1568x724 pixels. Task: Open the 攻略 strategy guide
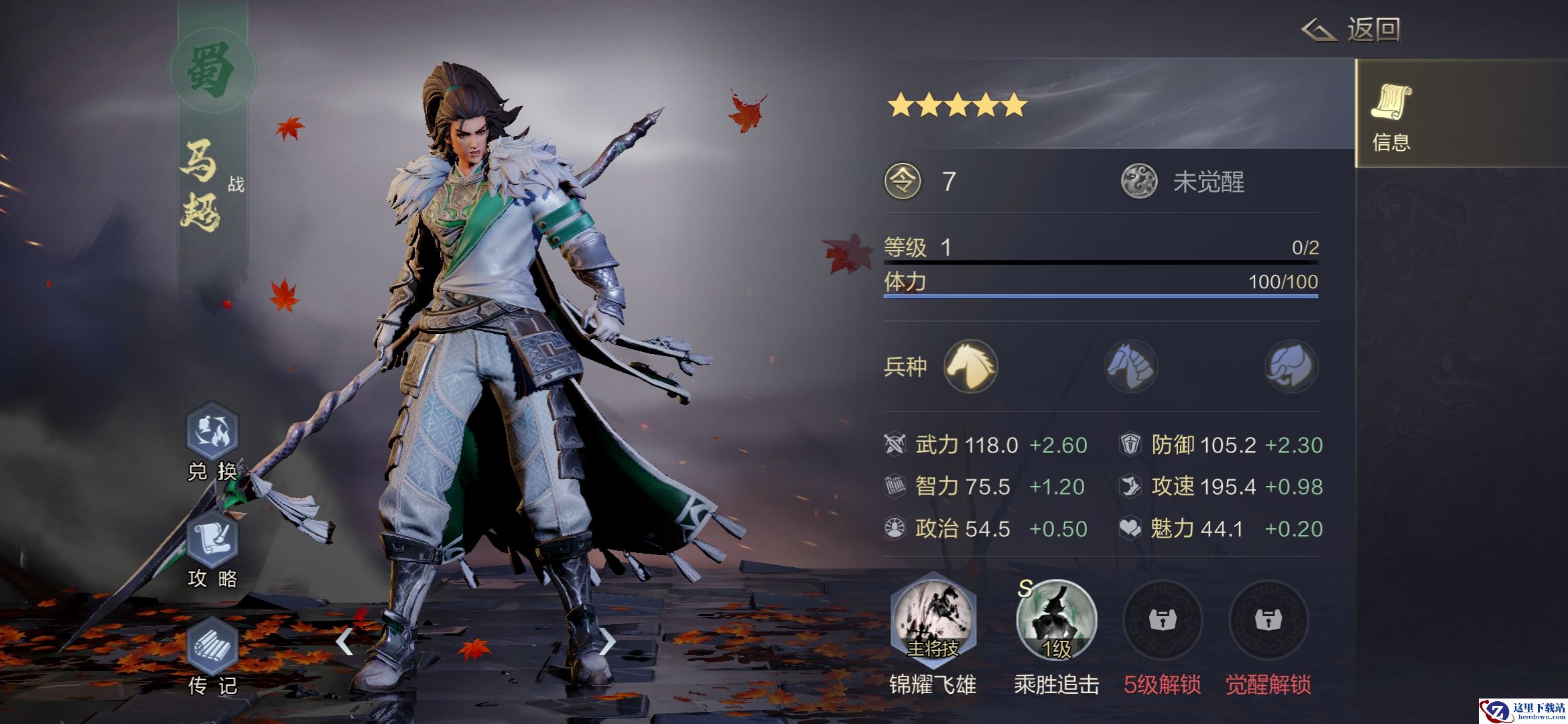pos(212,540)
